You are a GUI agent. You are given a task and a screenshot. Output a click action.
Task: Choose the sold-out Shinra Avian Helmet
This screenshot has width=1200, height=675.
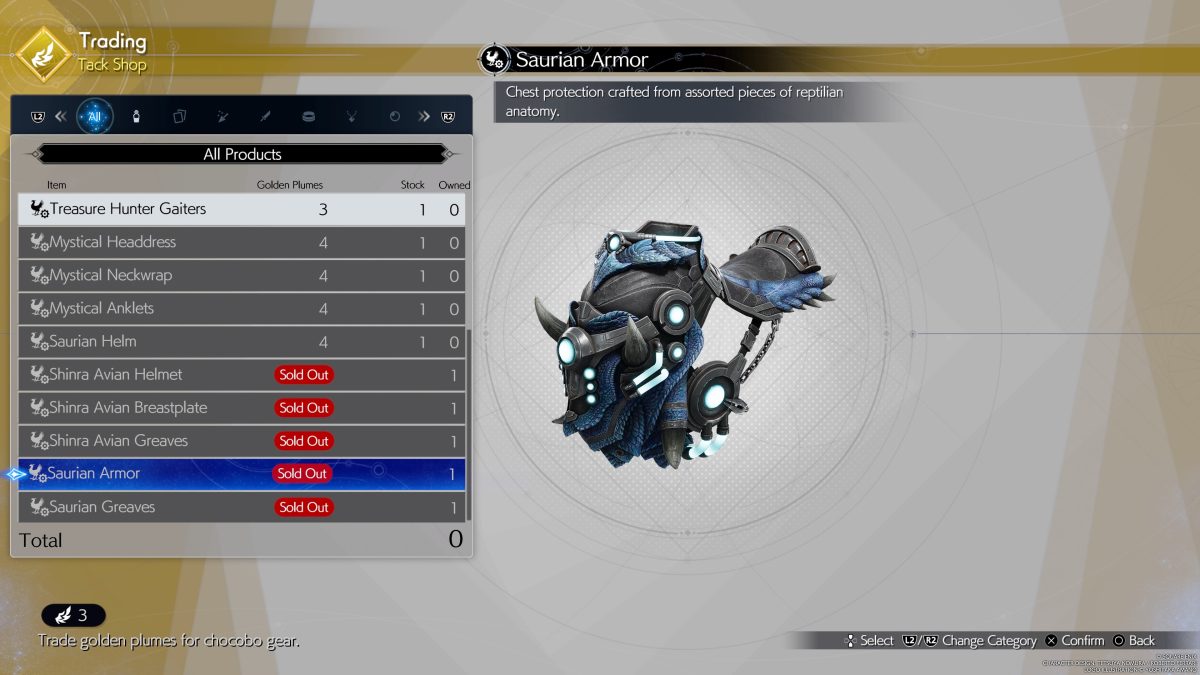pyautogui.click(x=241, y=375)
